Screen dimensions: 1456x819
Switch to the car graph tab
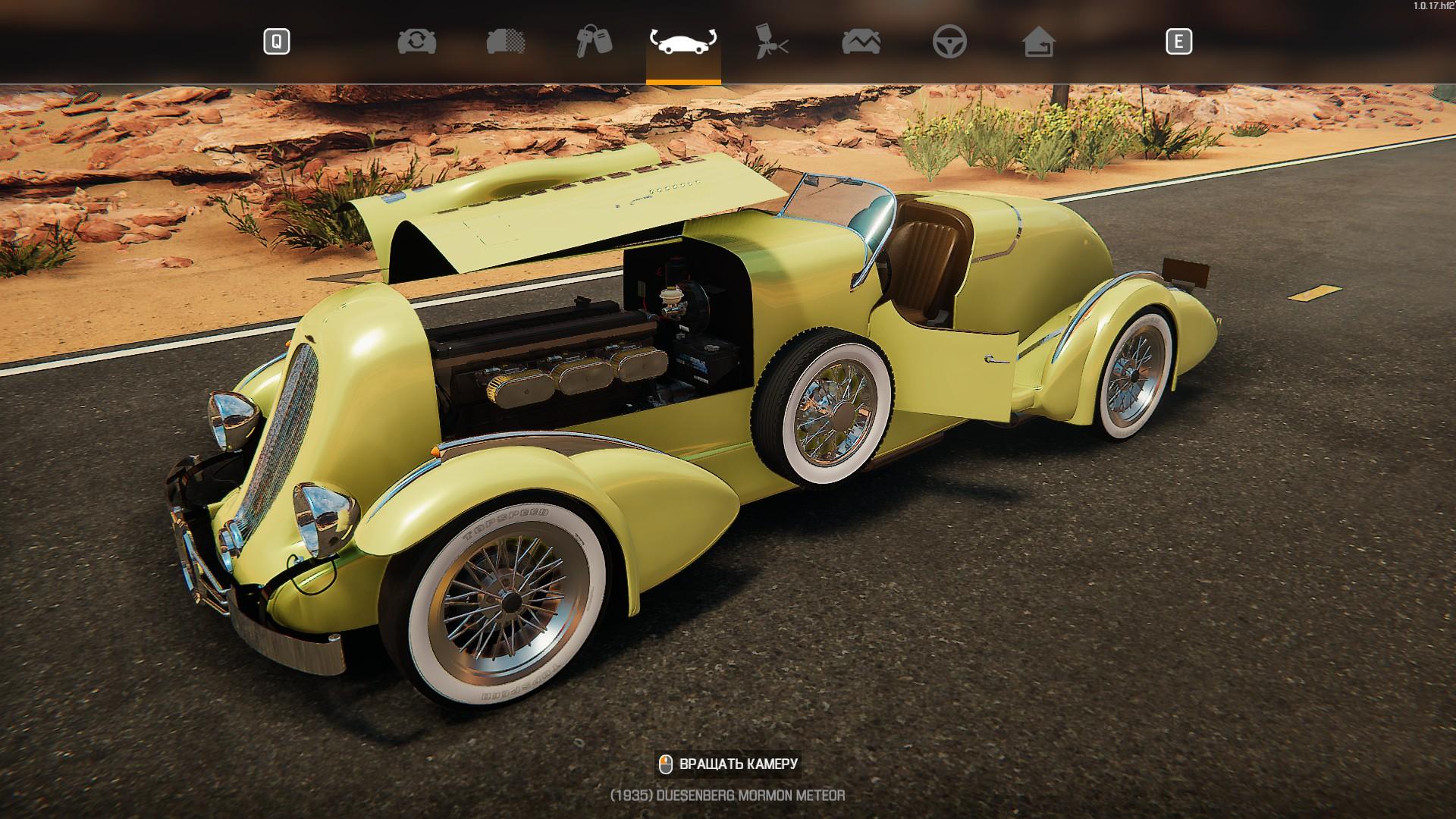coord(861,42)
